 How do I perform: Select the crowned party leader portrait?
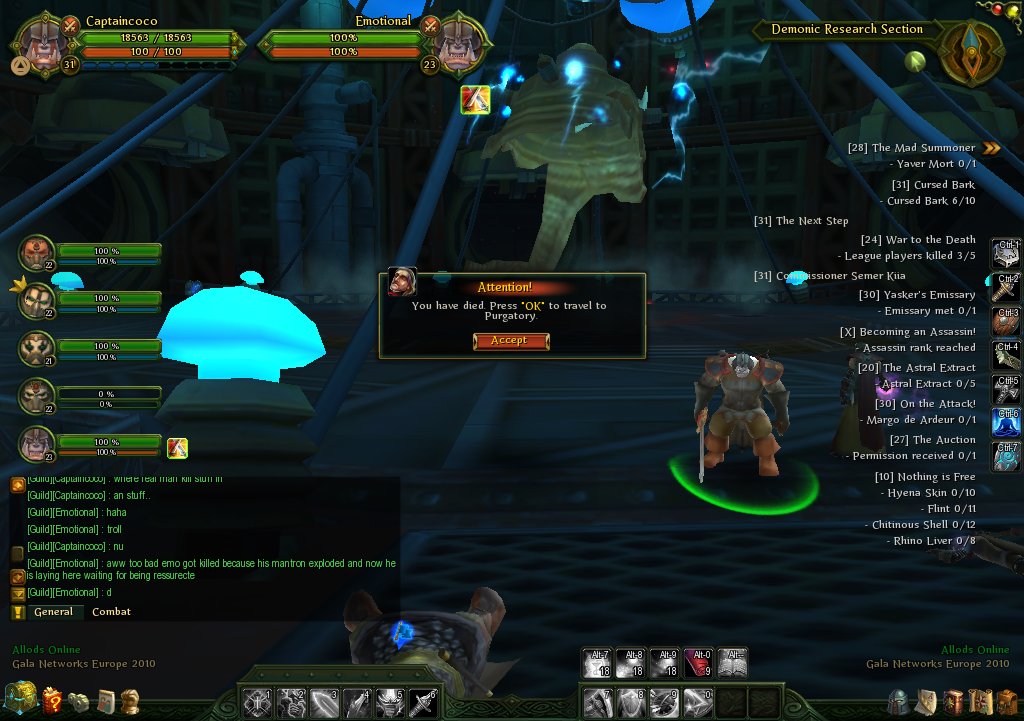(x=37, y=301)
